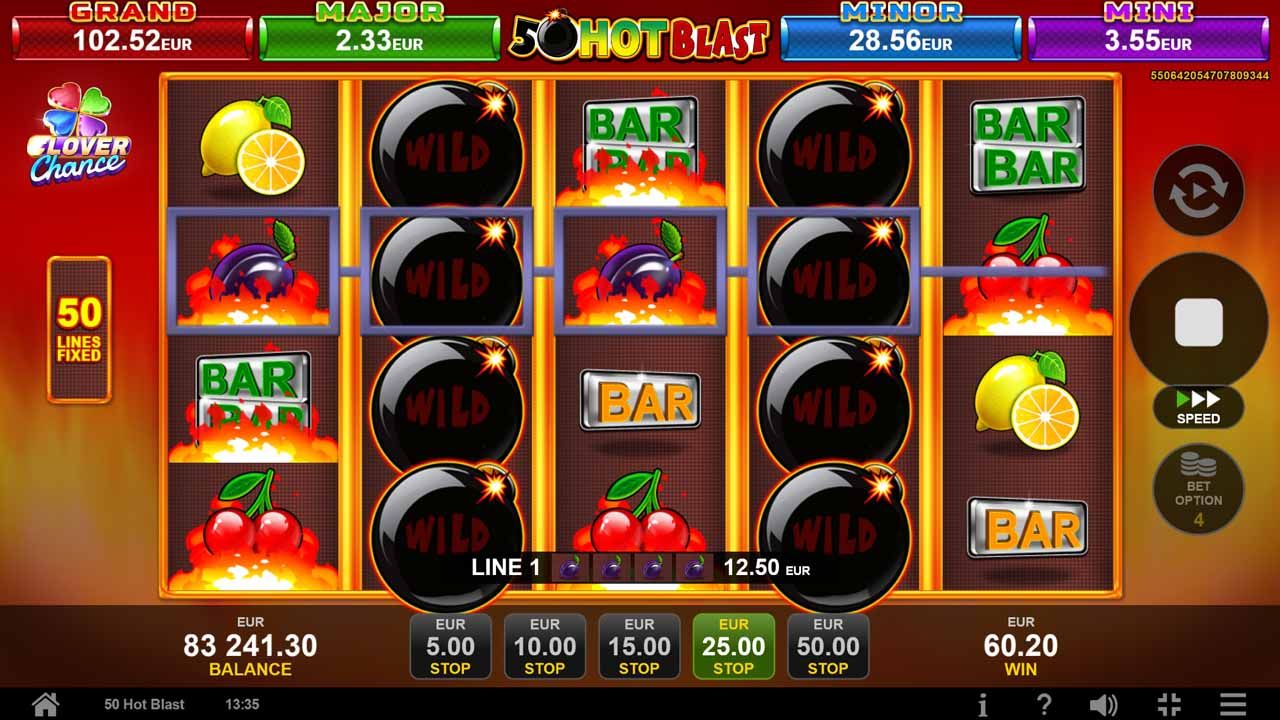This screenshot has width=1280, height=720.
Task: Mute sound with the speaker icon
Action: pyautogui.click(x=1103, y=704)
